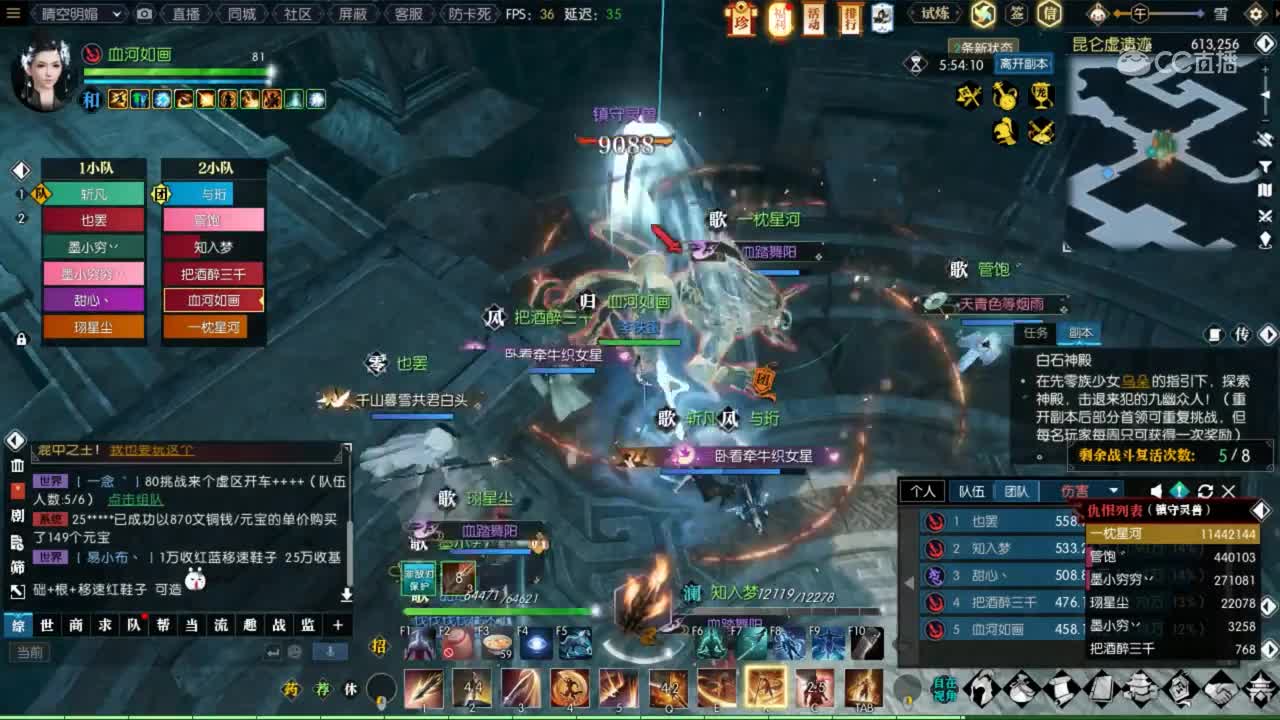Use the 药 medicine quick icon
This screenshot has width=1280, height=720.
[291, 687]
